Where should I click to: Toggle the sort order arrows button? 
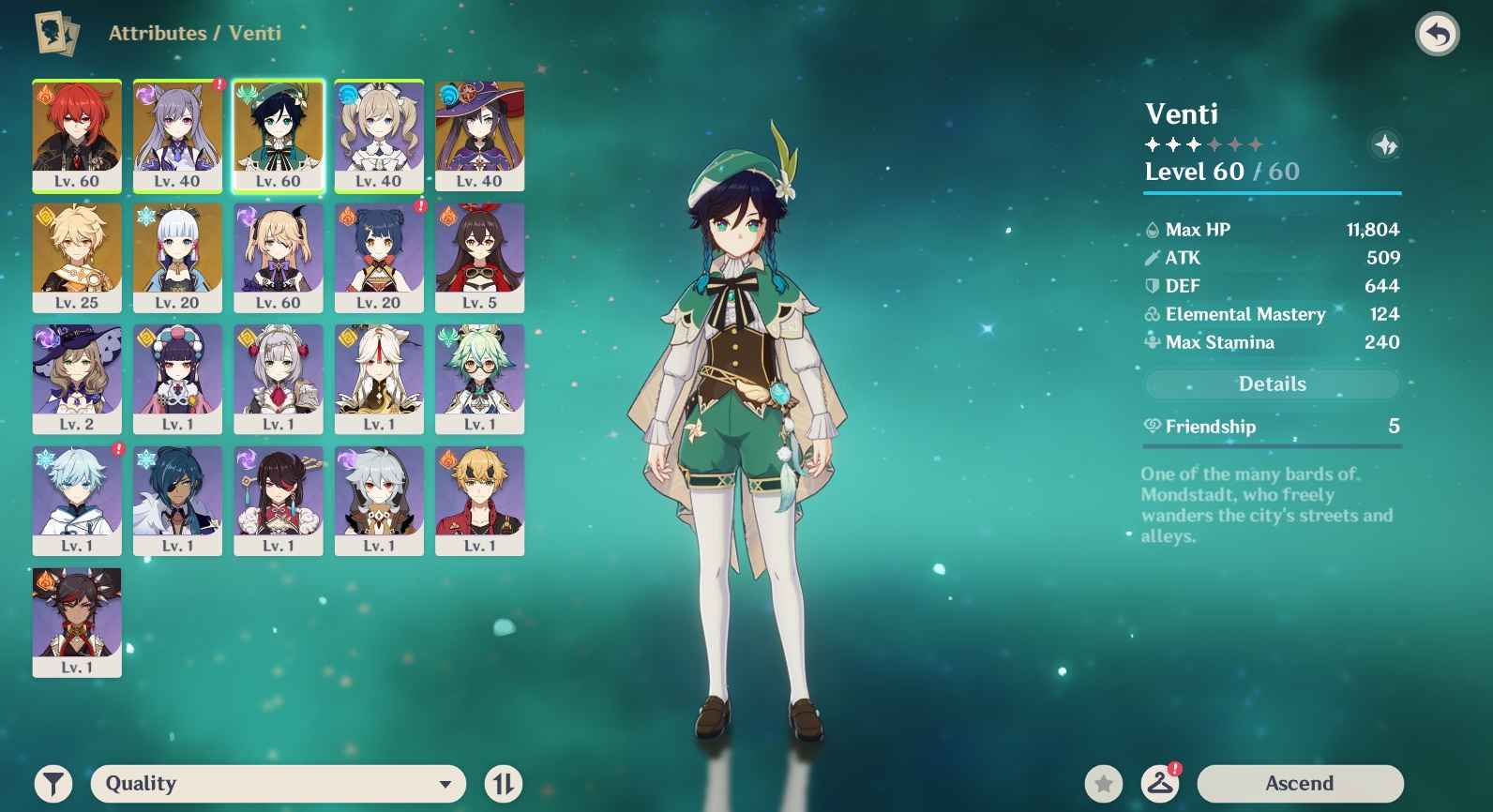[504, 783]
